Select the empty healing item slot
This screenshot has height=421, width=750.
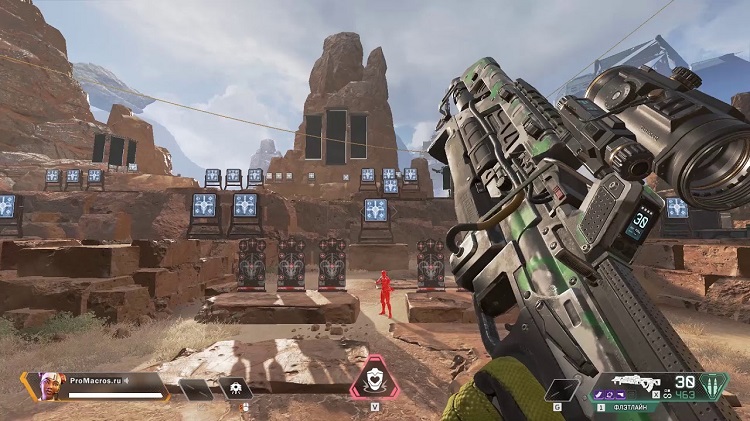pyautogui.click(x=196, y=389)
